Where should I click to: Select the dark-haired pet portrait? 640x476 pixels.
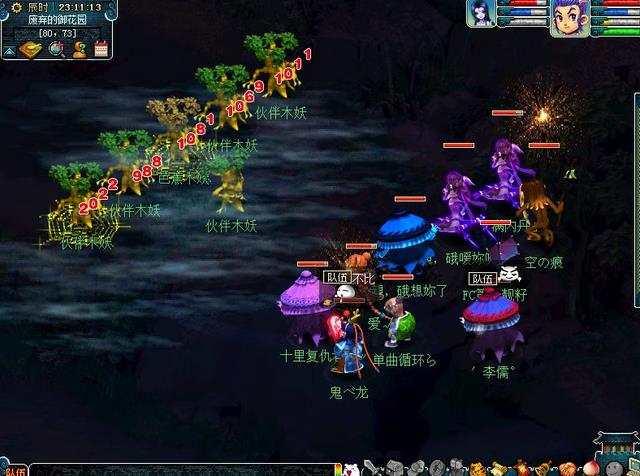pos(481,14)
